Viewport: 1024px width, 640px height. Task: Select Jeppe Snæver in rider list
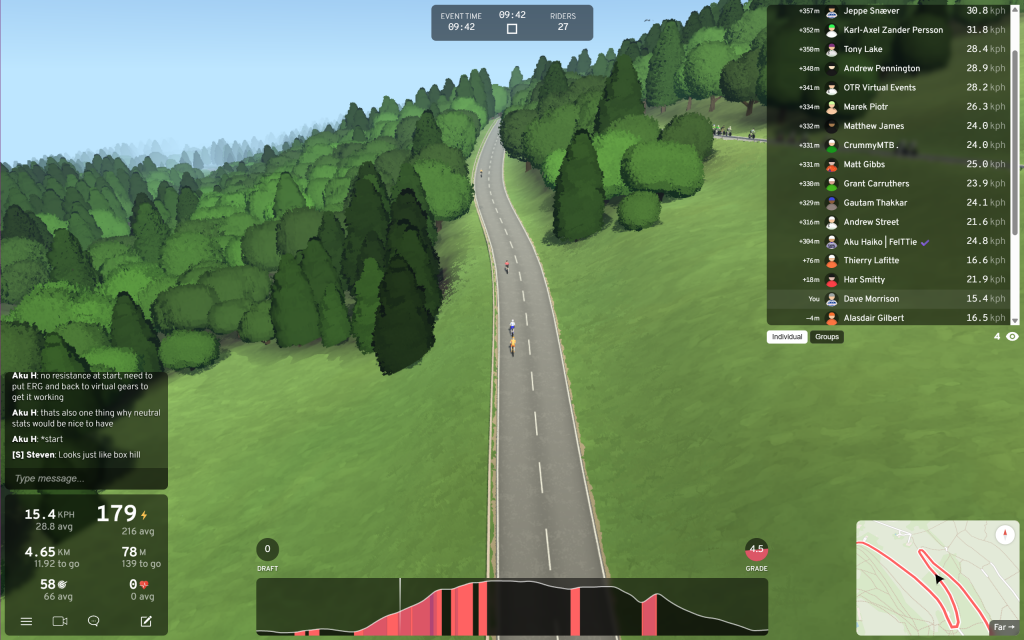892,11
